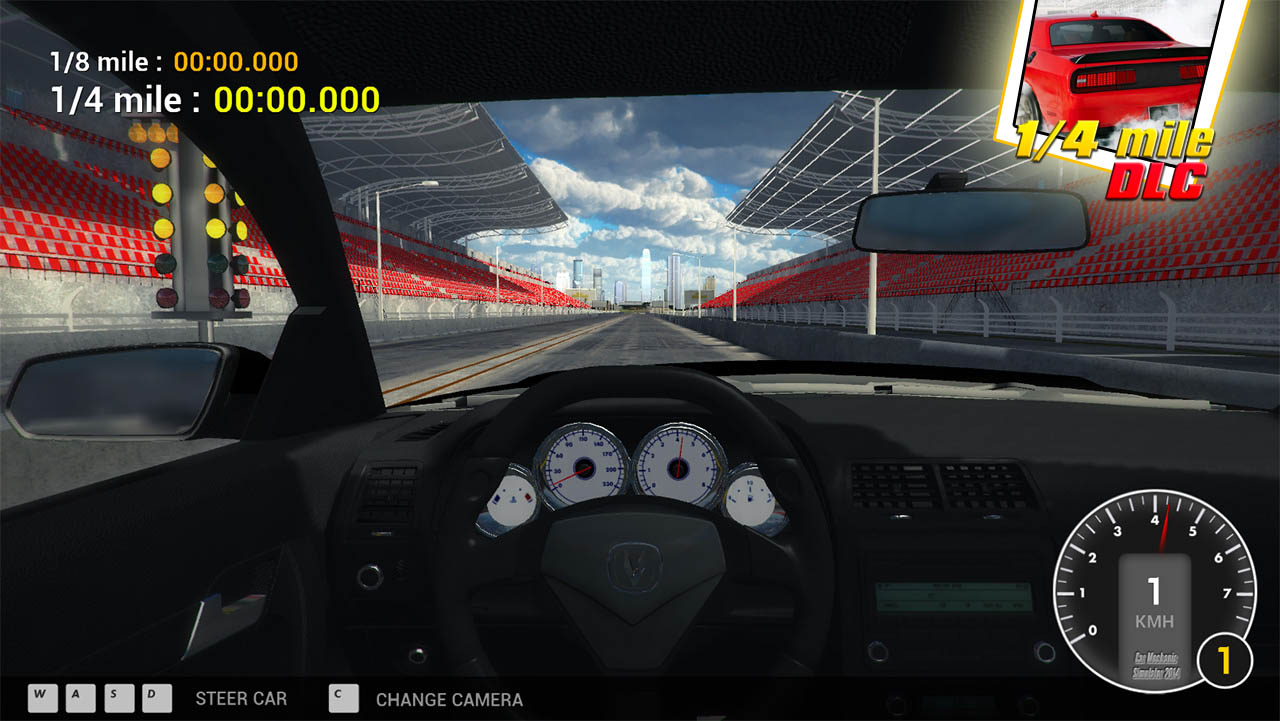Click the STEER CAR label
This screenshot has width=1280, height=721.
240,699
